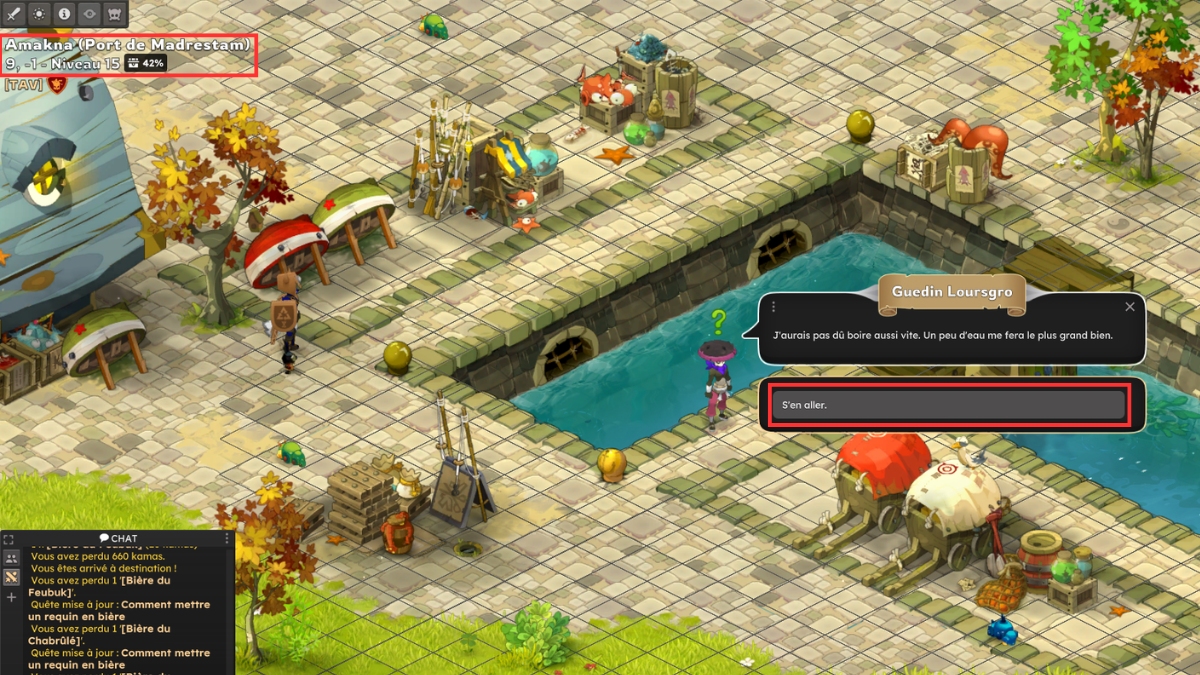
Task: Add a new chat tab with plus
Action: tap(11, 597)
